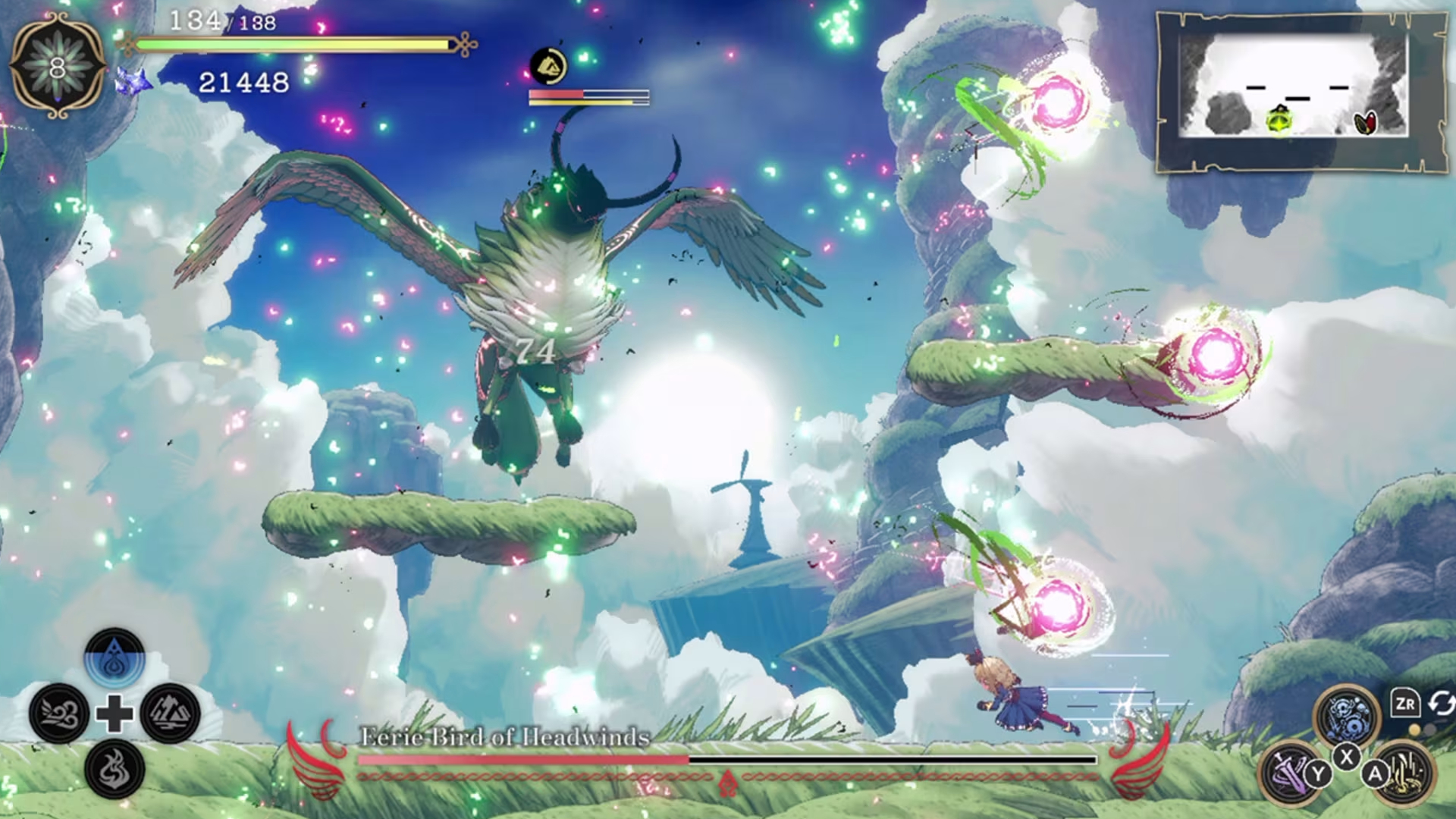Image resolution: width=1456 pixels, height=819 pixels.
Task: Activate the blue skull and bubbles skill
Action: pos(1347,715)
